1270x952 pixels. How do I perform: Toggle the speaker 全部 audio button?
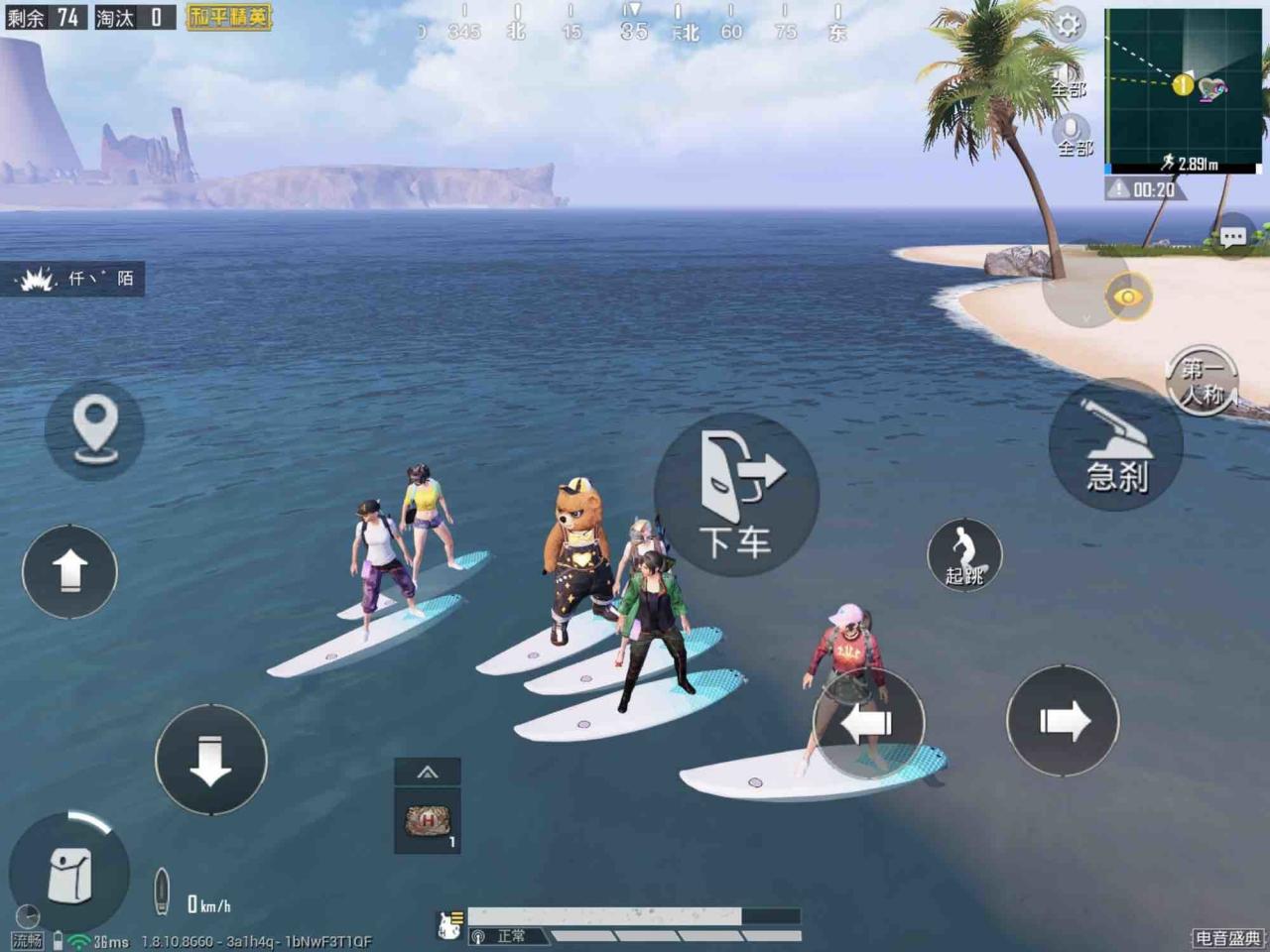pyautogui.click(x=1068, y=79)
